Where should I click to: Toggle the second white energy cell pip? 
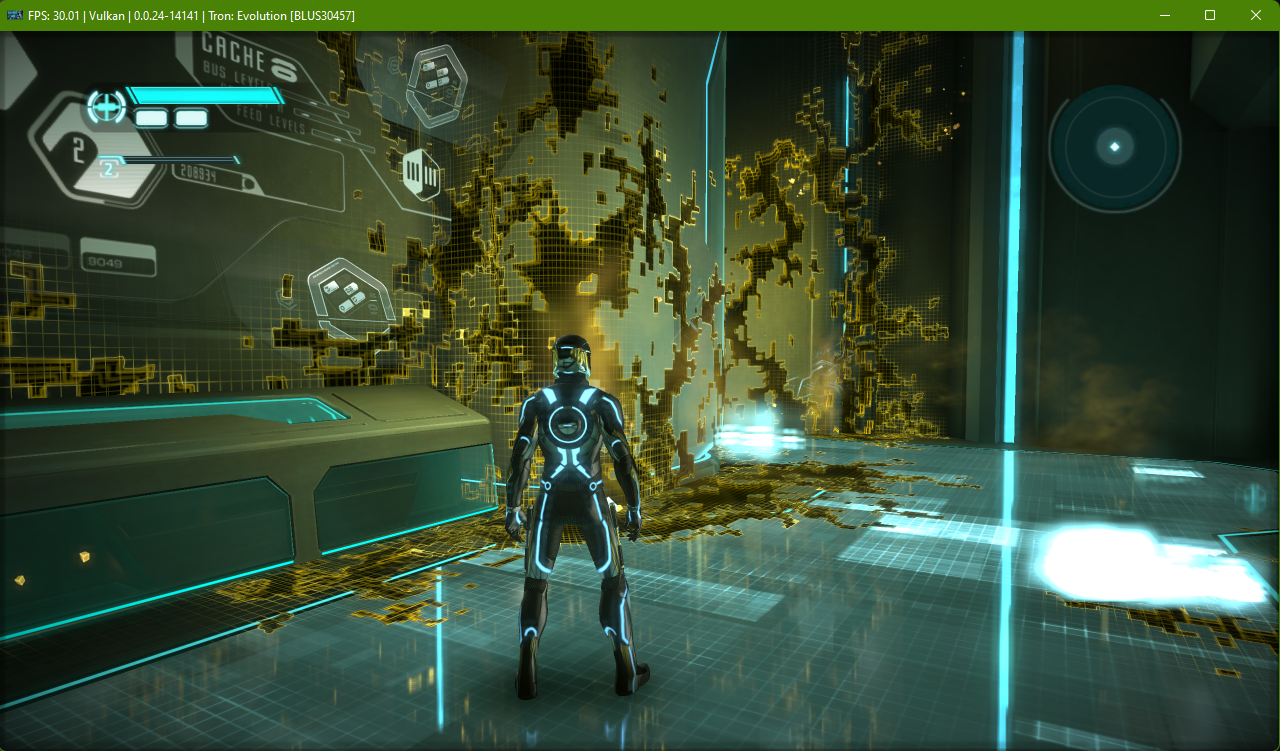pyautogui.click(x=190, y=118)
